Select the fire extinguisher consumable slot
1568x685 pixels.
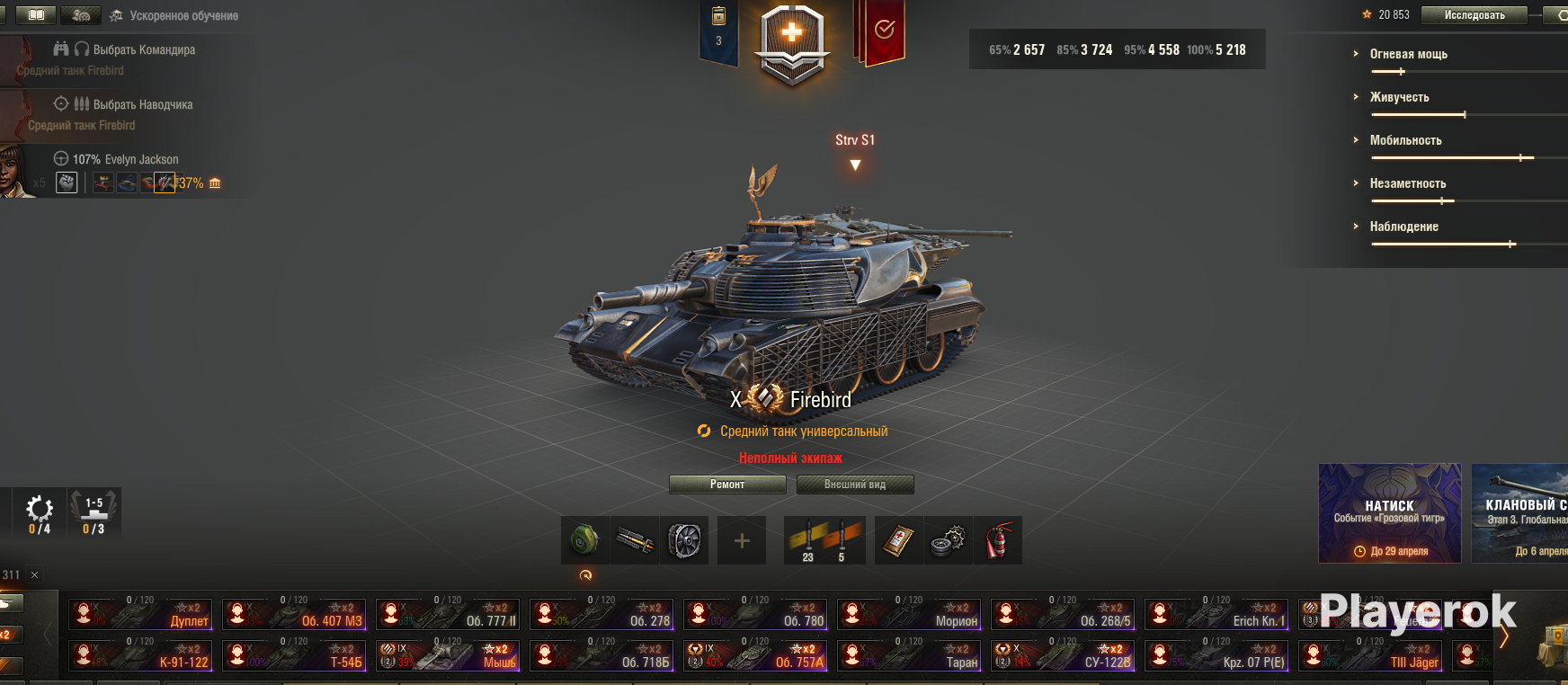998,540
